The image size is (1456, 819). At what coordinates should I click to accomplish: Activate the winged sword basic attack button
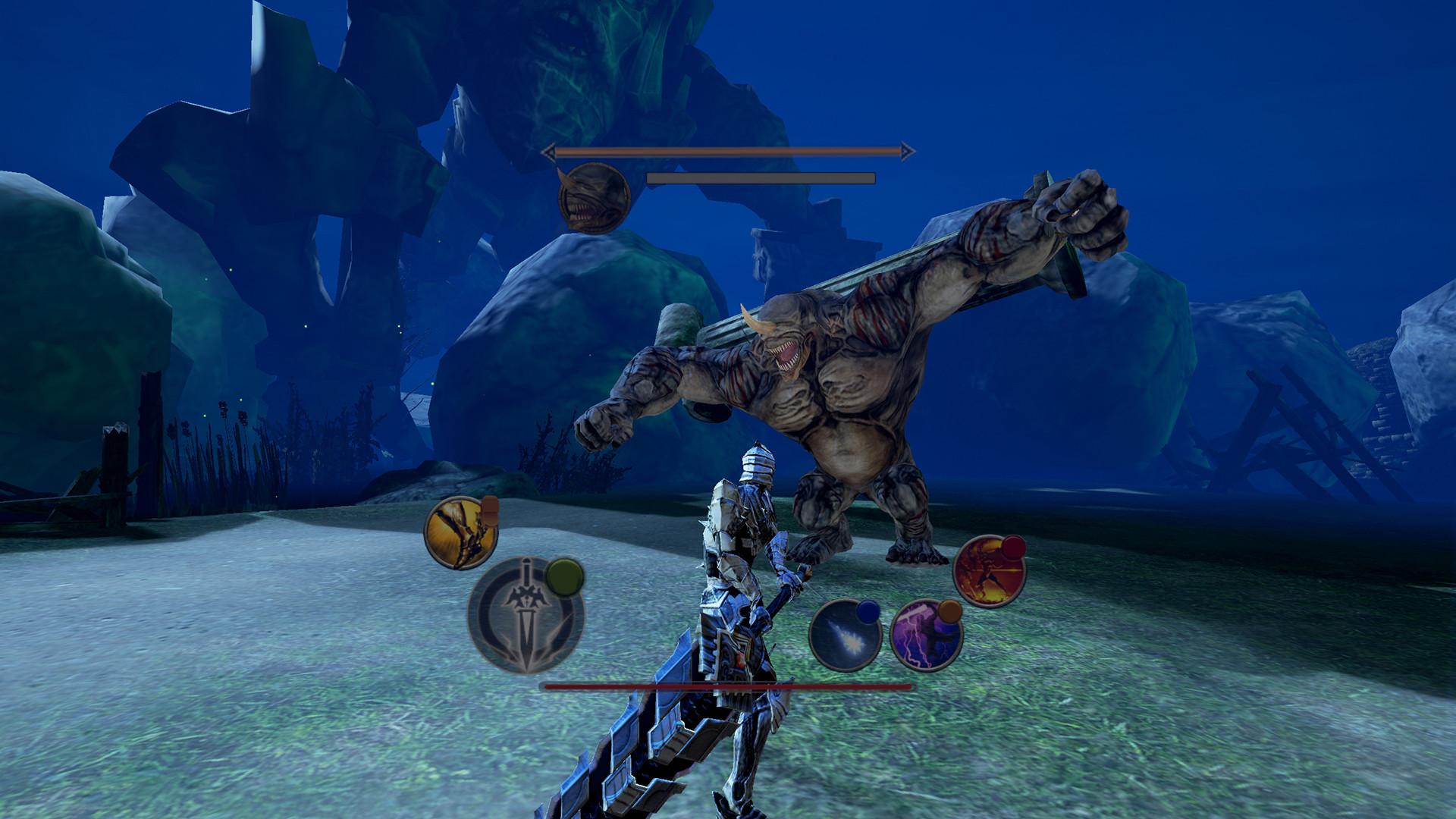pos(525,618)
